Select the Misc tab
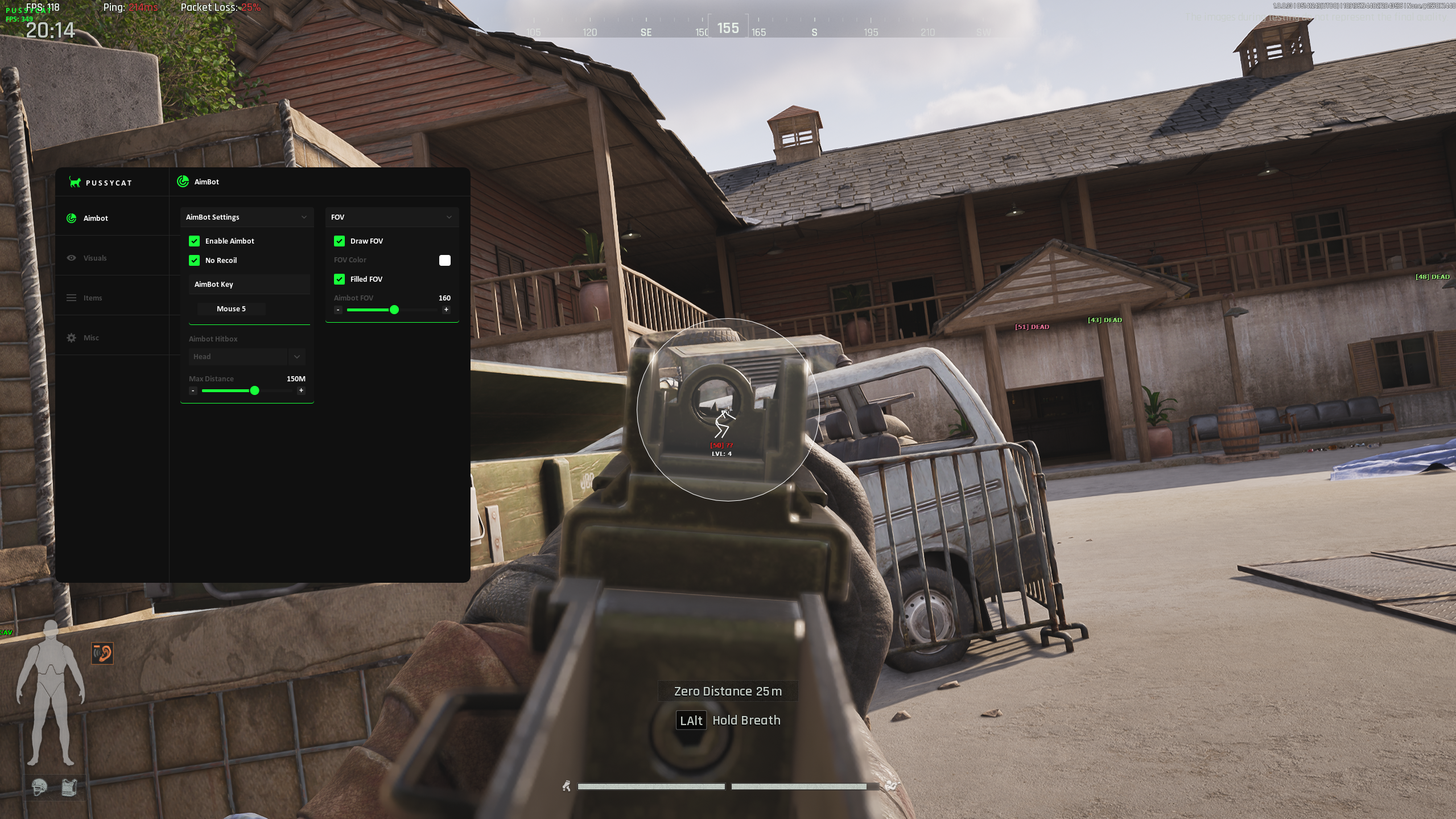 [90, 338]
